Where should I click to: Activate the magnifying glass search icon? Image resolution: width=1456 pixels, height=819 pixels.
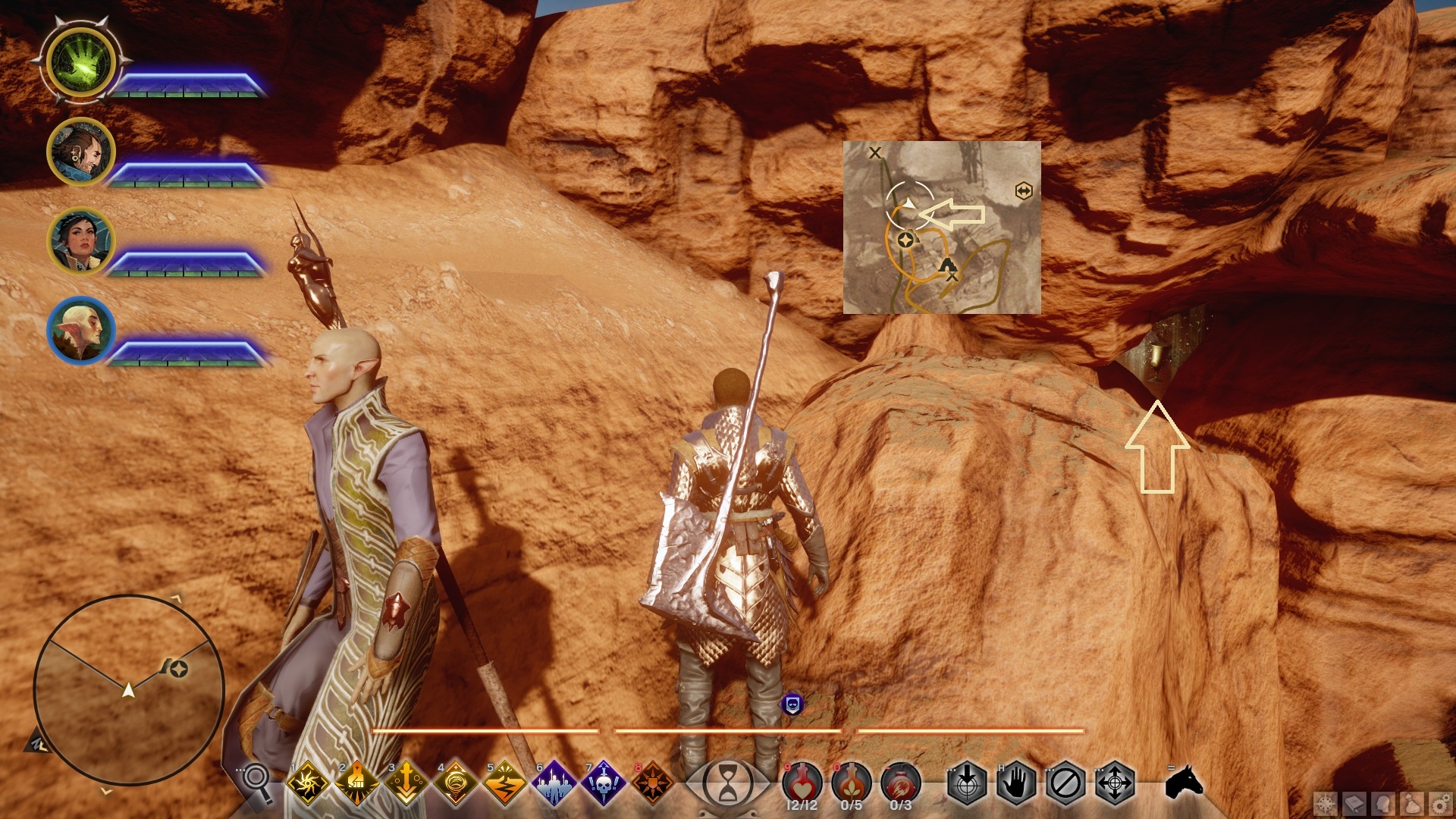257,781
